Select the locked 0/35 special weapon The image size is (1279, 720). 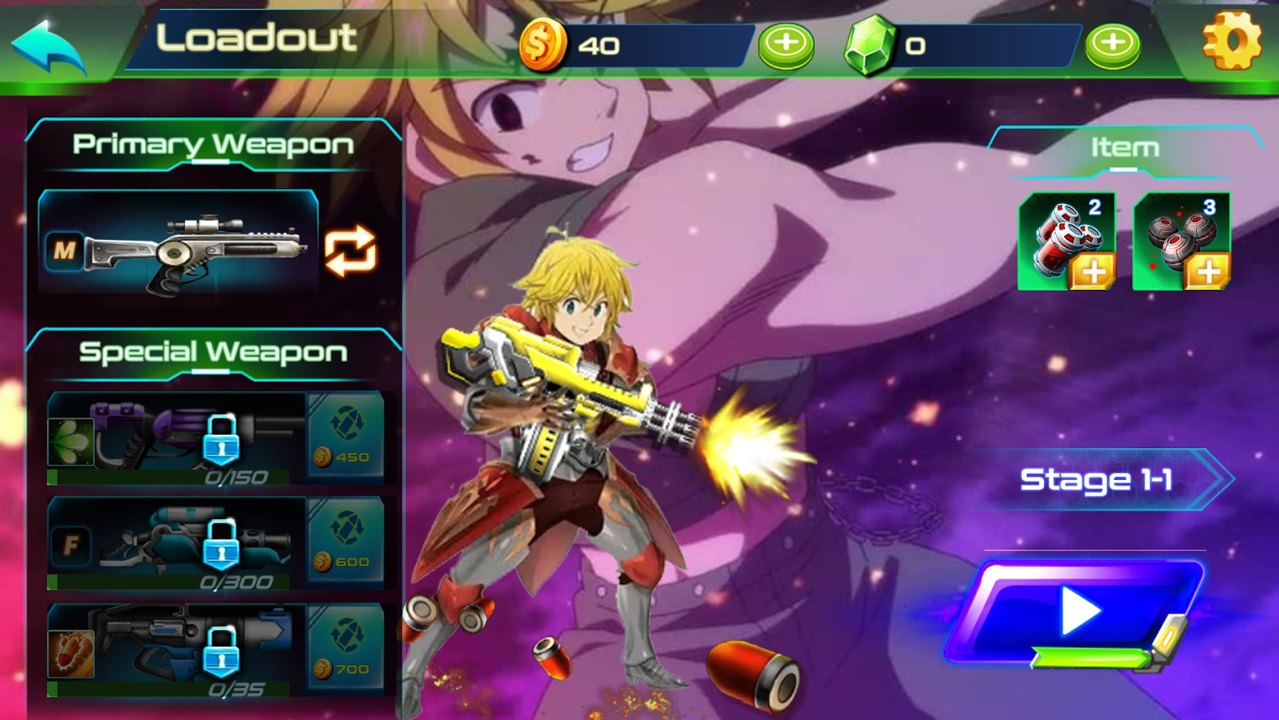pos(176,650)
